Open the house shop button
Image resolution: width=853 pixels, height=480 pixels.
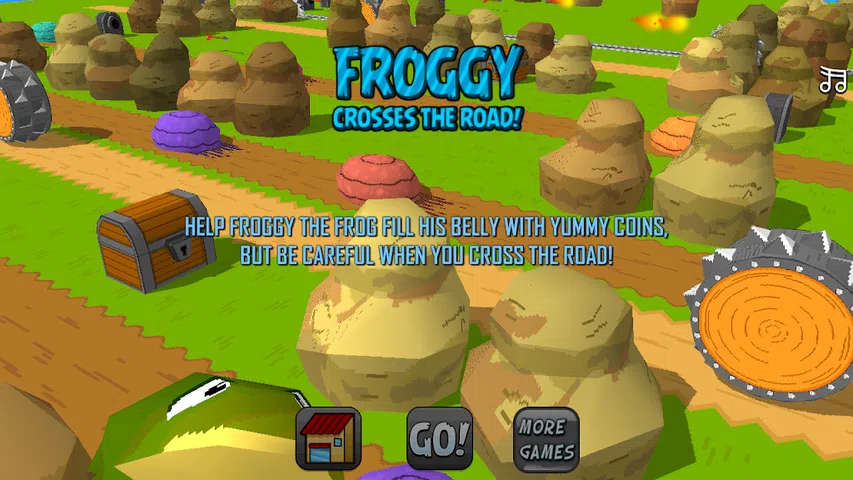328,438
